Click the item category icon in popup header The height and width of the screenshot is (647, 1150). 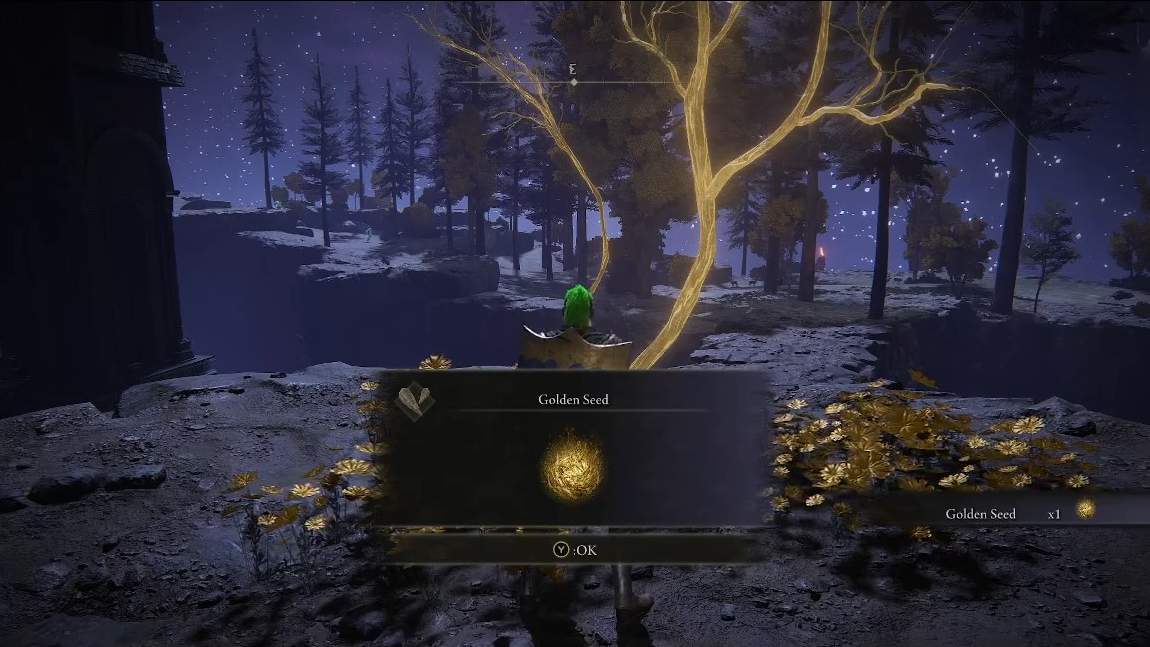[416, 400]
